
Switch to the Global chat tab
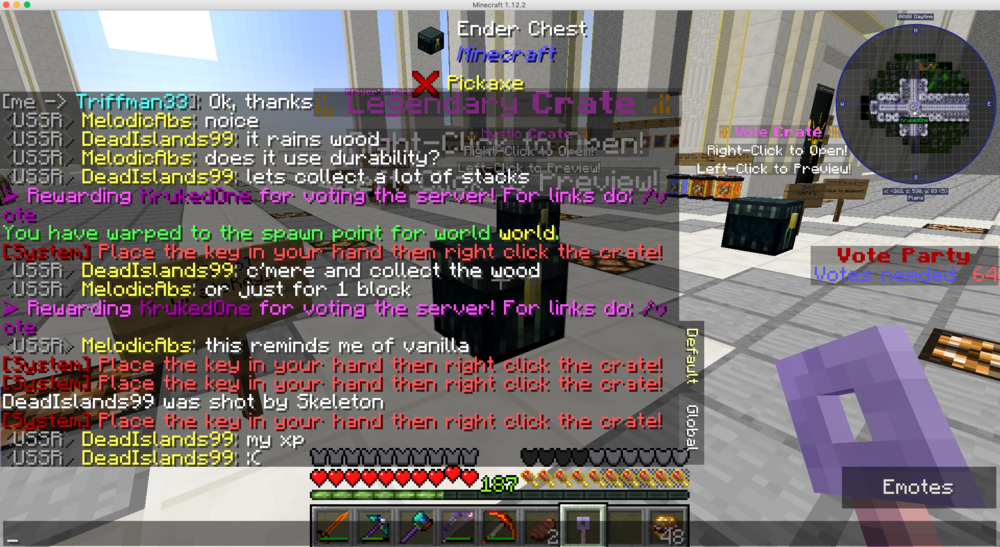click(x=691, y=427)
